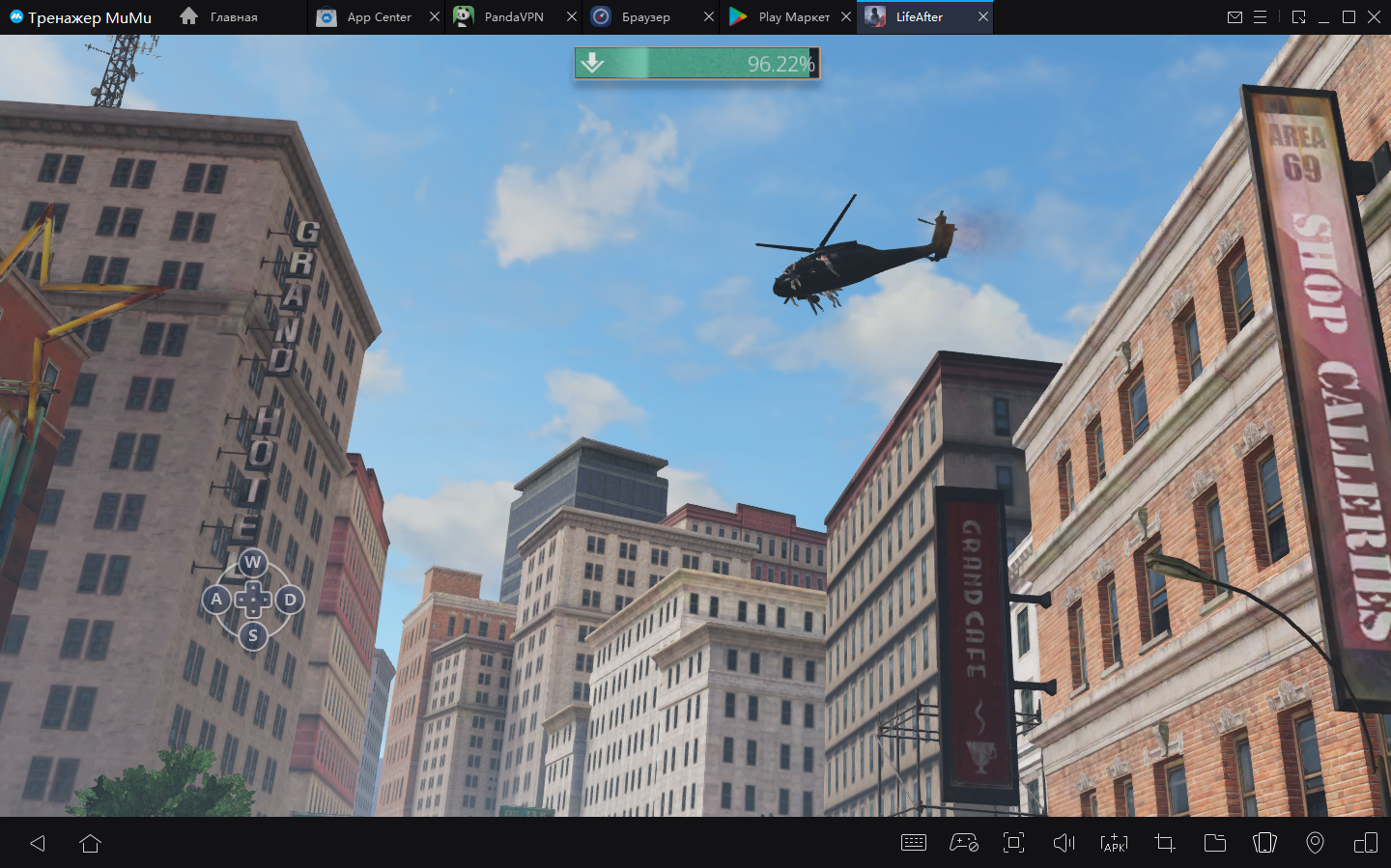Close the LifeAfter emulator tab
Viewport: 1391px width, 868px height.
click(983, 16)
